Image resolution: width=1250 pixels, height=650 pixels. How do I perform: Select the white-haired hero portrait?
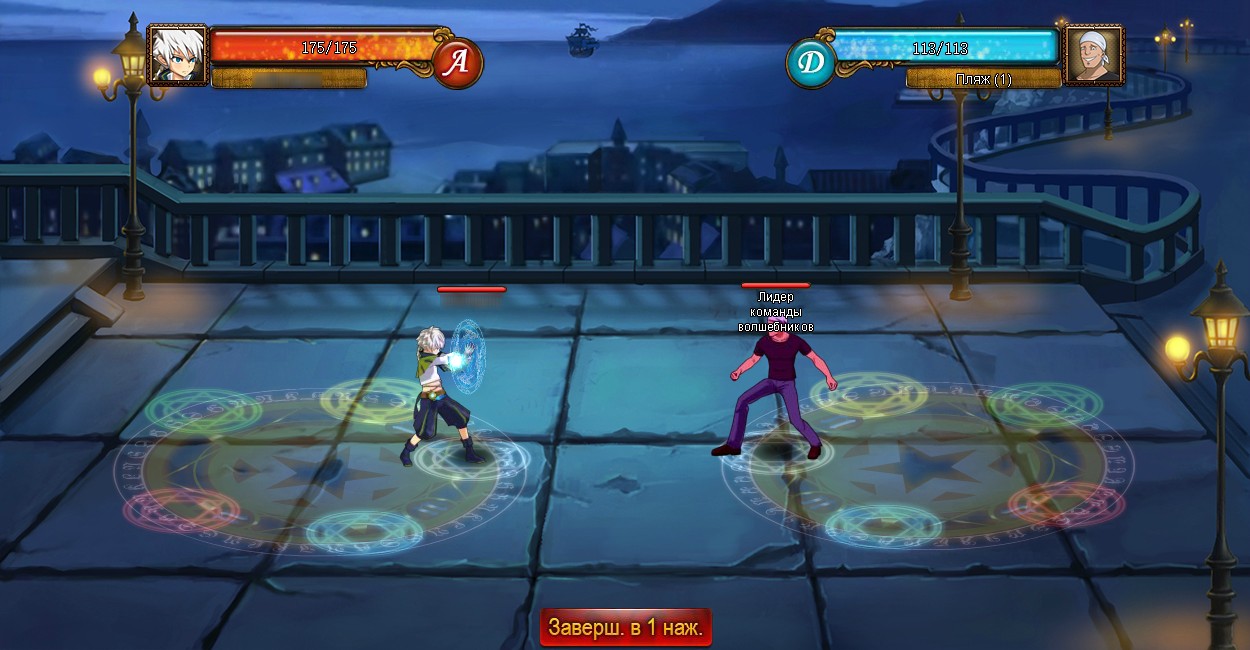click(x=178, y=56)
